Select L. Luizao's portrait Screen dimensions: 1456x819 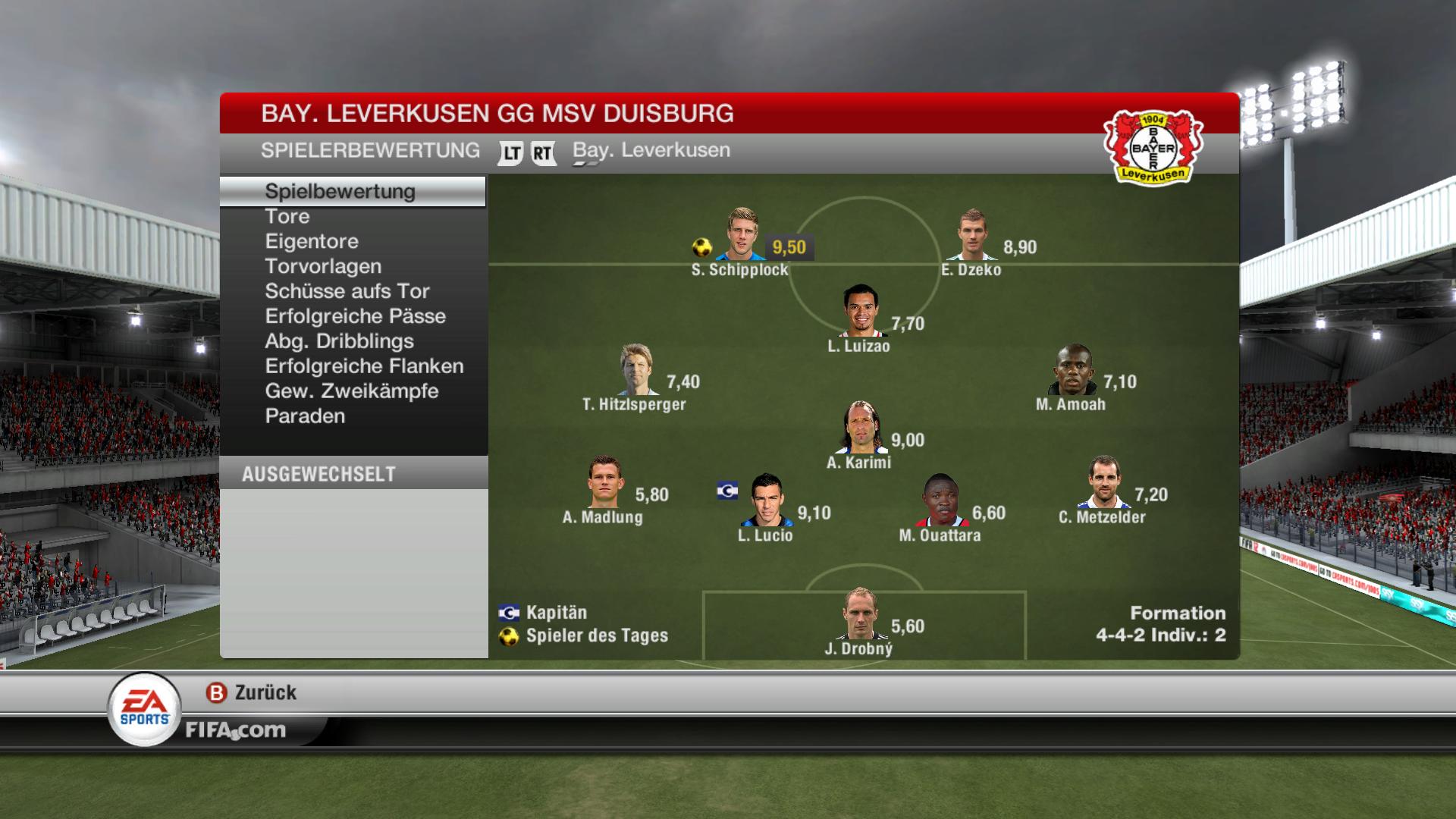point(861,311)
